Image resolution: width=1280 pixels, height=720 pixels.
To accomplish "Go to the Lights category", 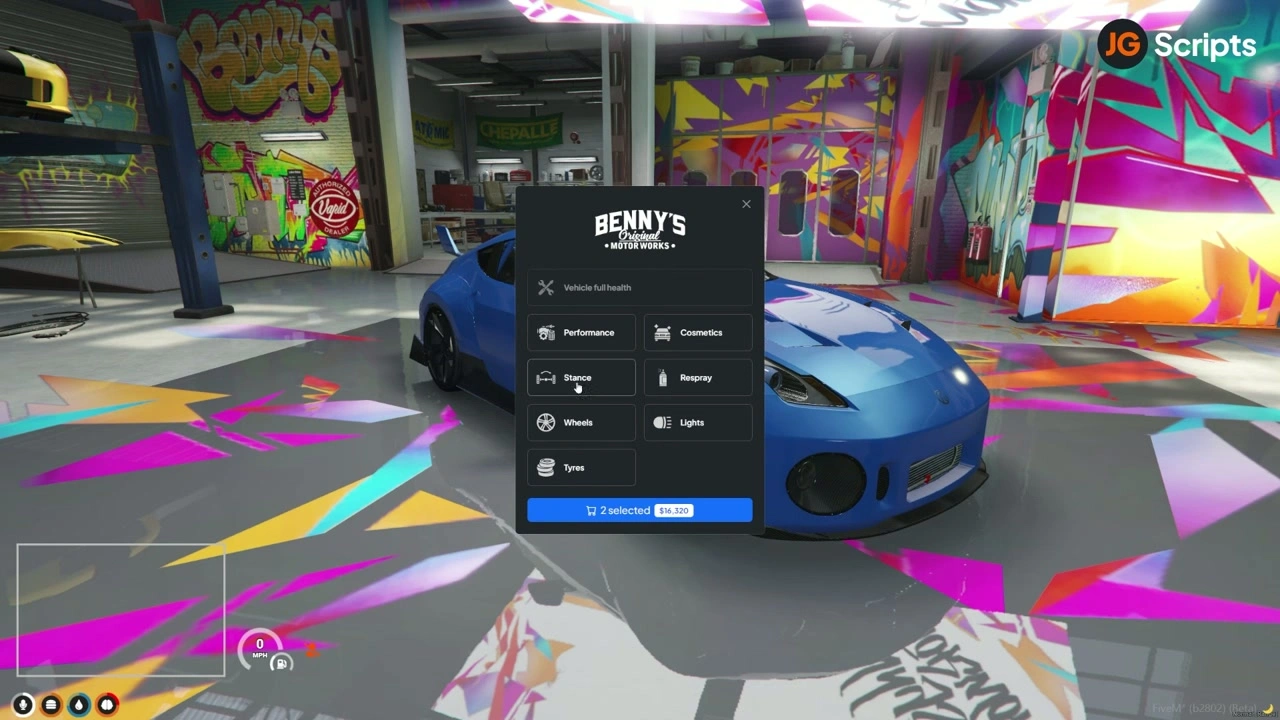I will click(x=698, y=423).
